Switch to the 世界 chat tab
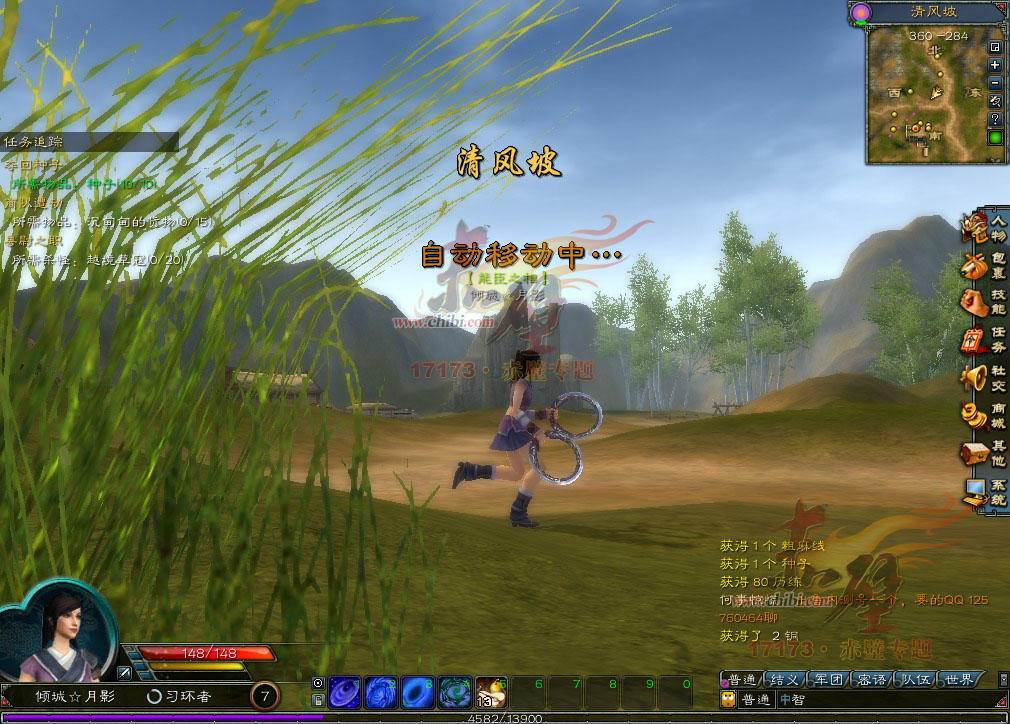1010x724 pixels. [x=959, y=680]
